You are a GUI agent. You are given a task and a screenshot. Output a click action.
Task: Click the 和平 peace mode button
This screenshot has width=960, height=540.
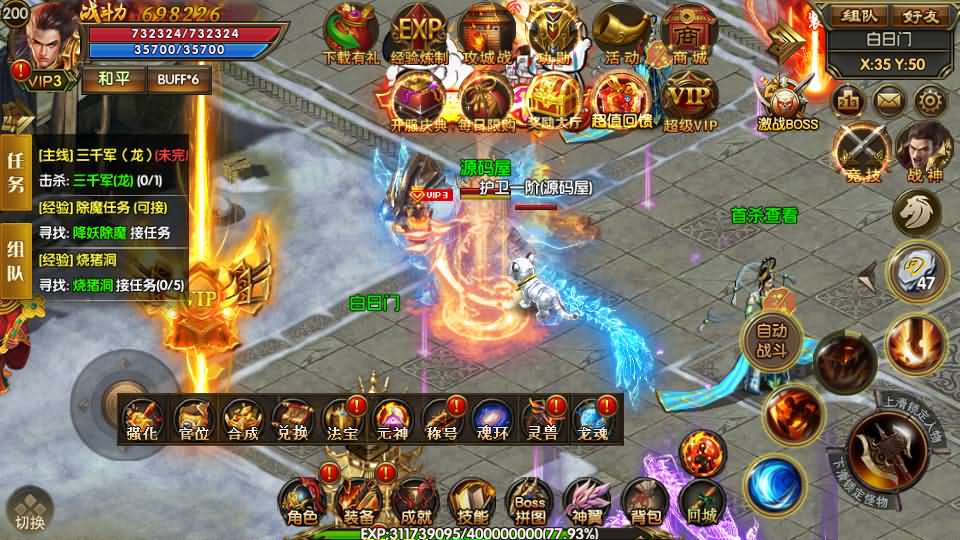click(x=118, y=79)
